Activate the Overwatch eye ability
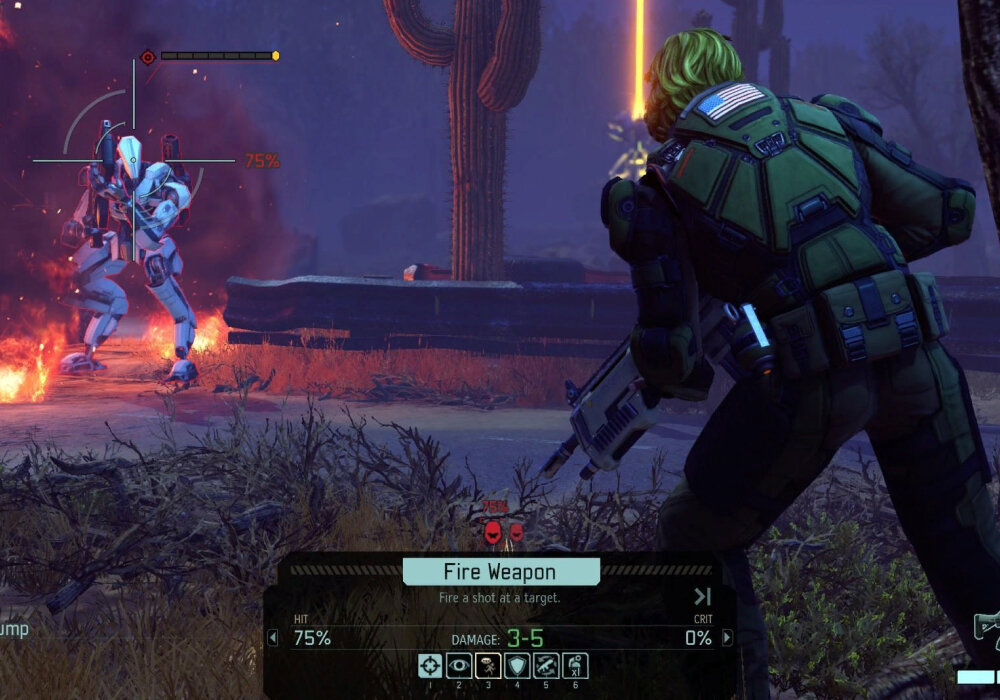This screenshot has width=1000, height=700. [x=459, y=665]
